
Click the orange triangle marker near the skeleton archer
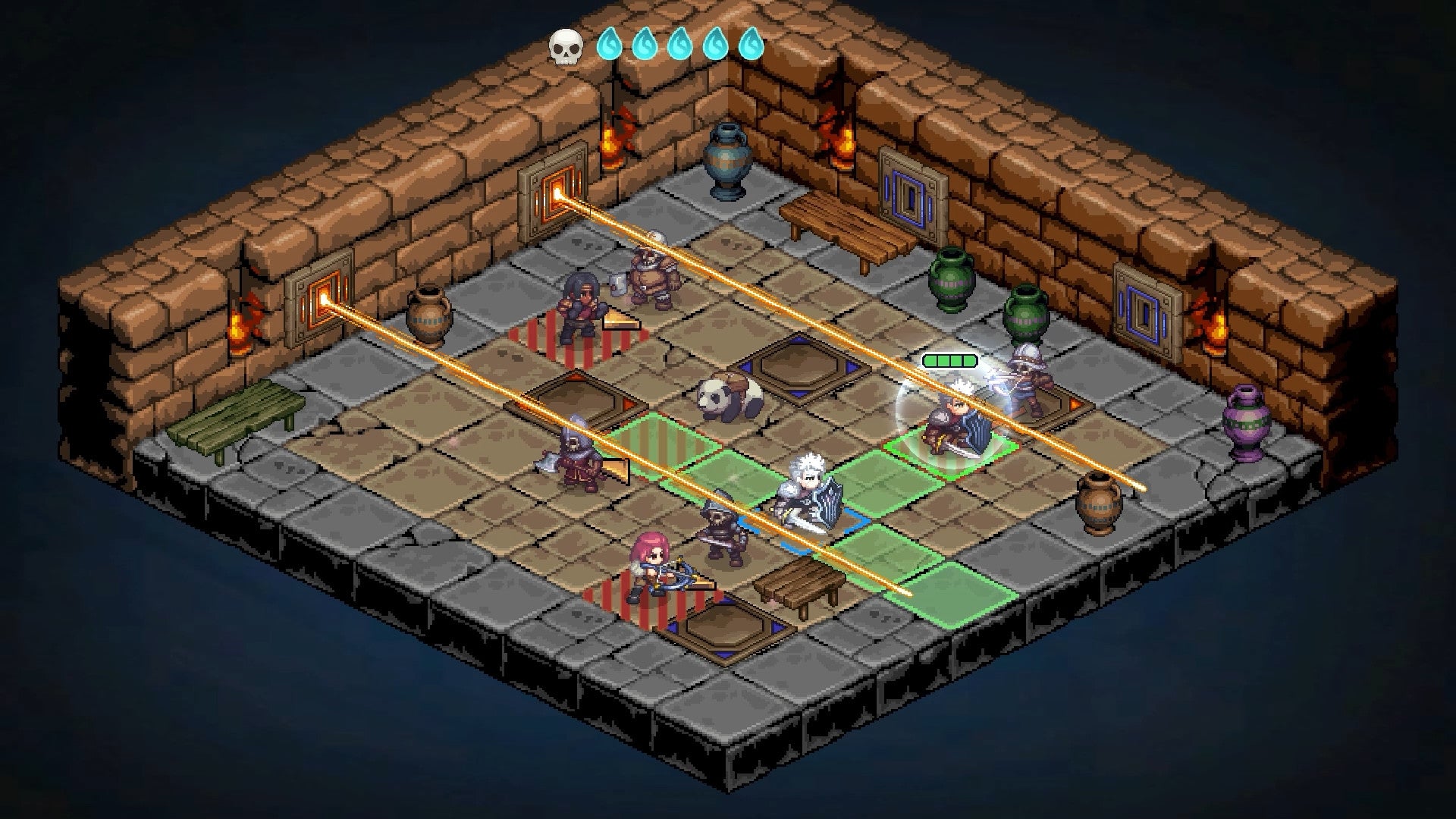coord(1073,404)
